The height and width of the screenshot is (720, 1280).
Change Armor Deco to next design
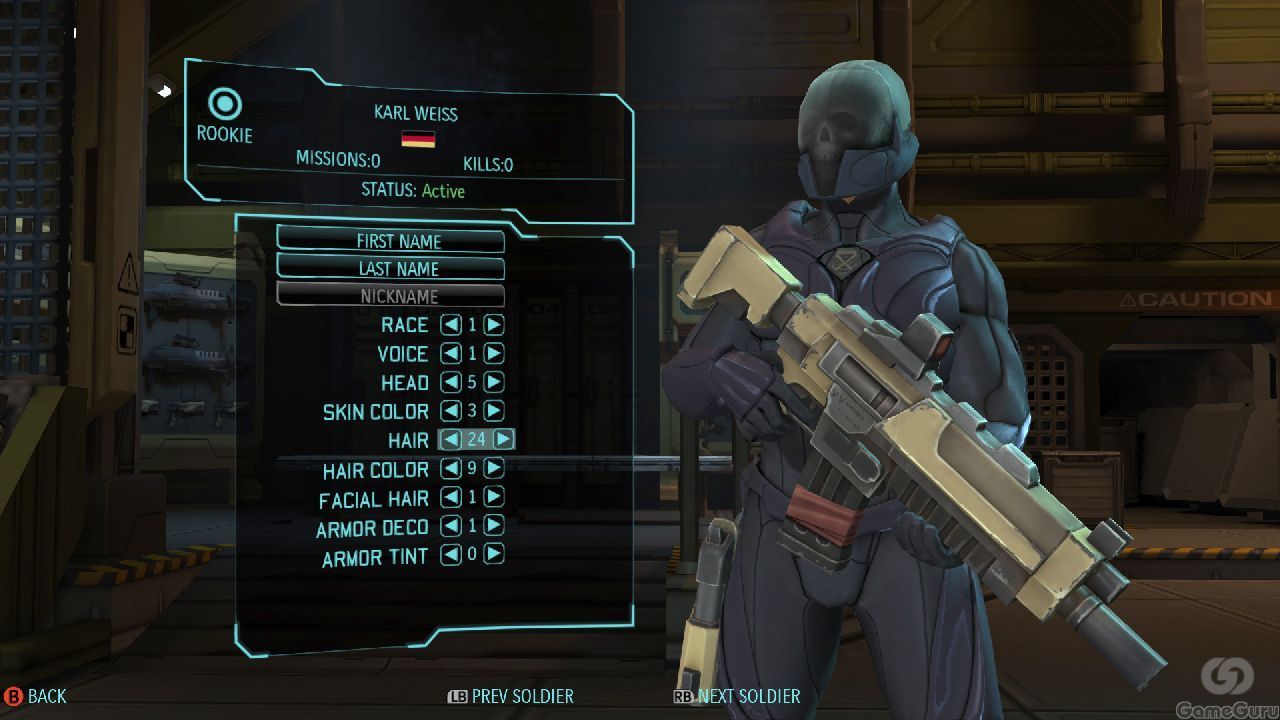click(494, 526)
